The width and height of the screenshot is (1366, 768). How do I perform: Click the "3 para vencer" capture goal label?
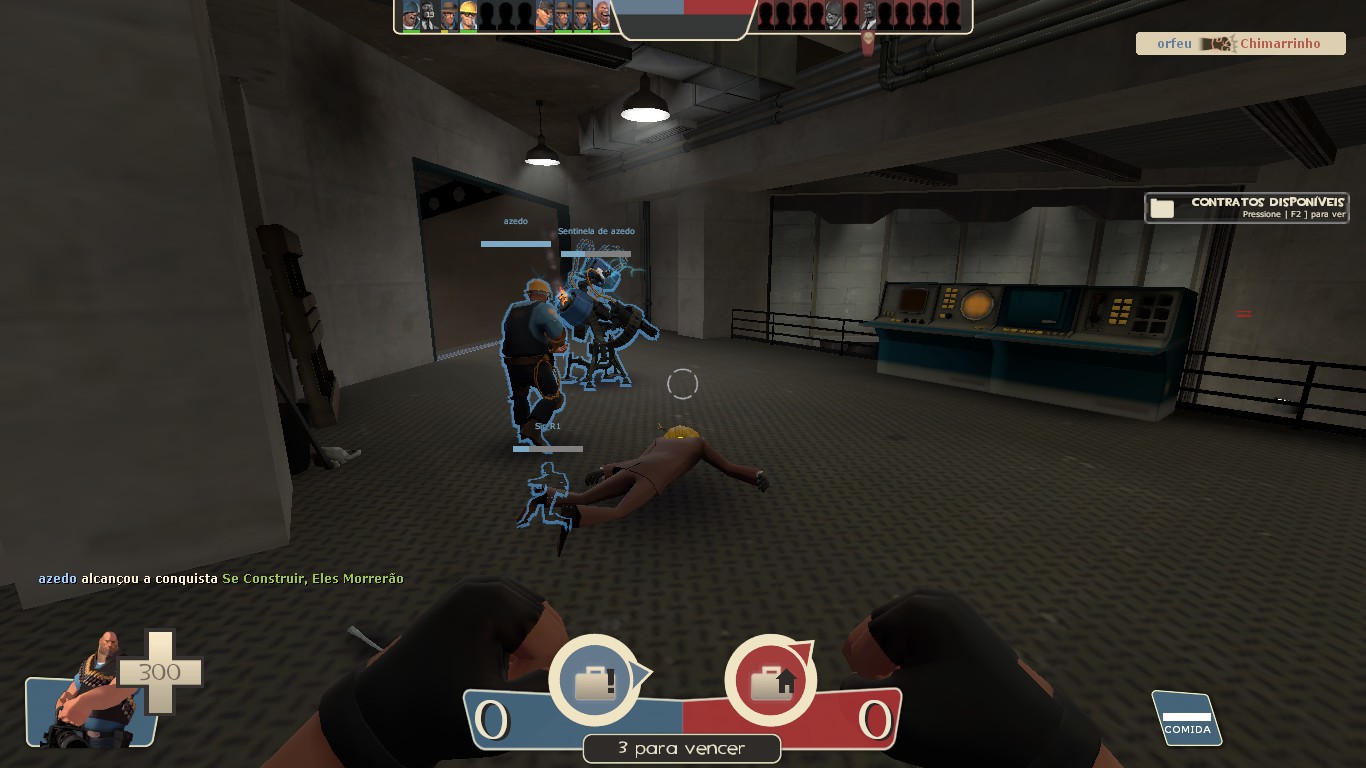click(682, 748)
